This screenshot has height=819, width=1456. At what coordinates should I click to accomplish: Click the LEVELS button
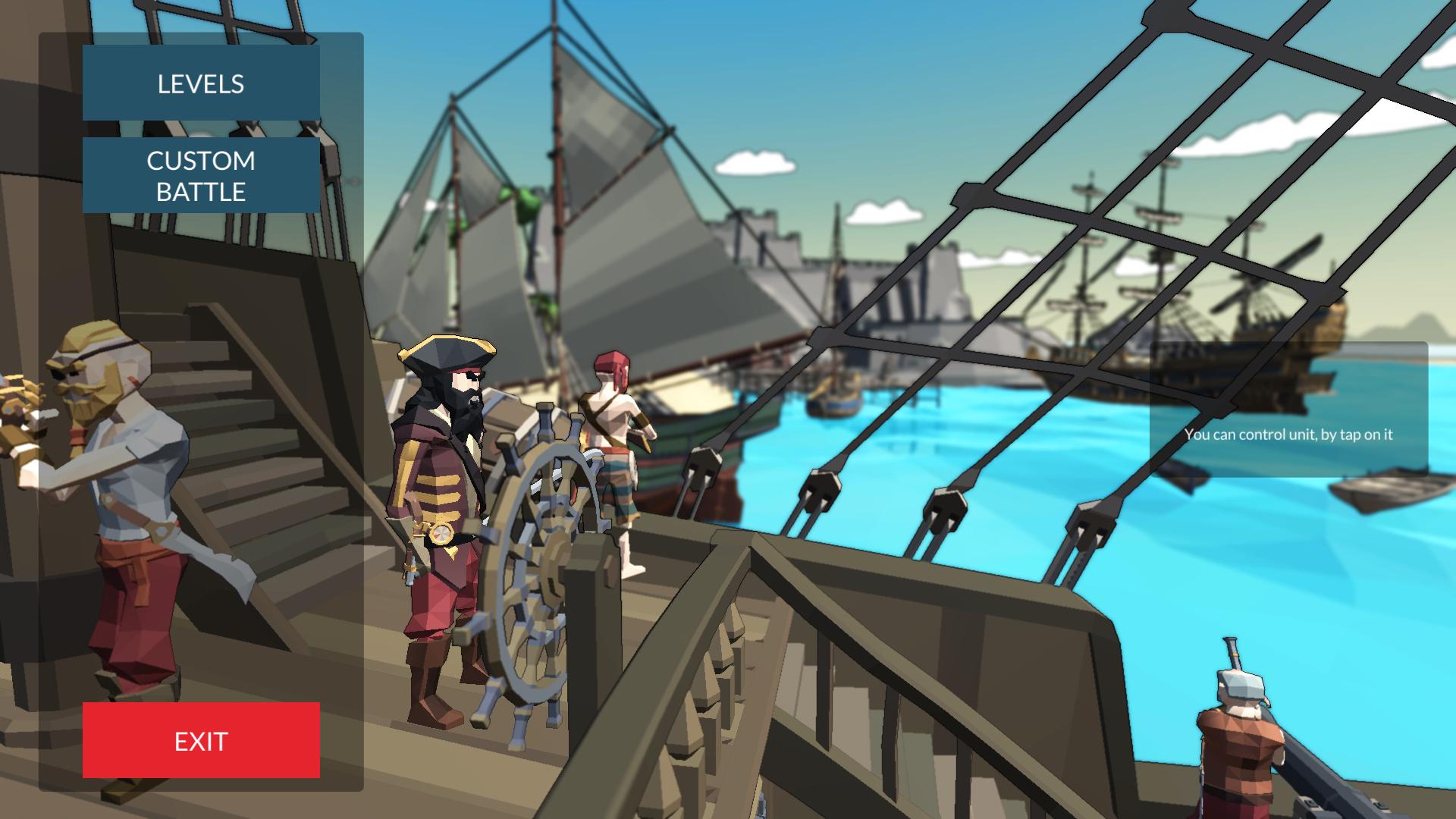(200, 83)
